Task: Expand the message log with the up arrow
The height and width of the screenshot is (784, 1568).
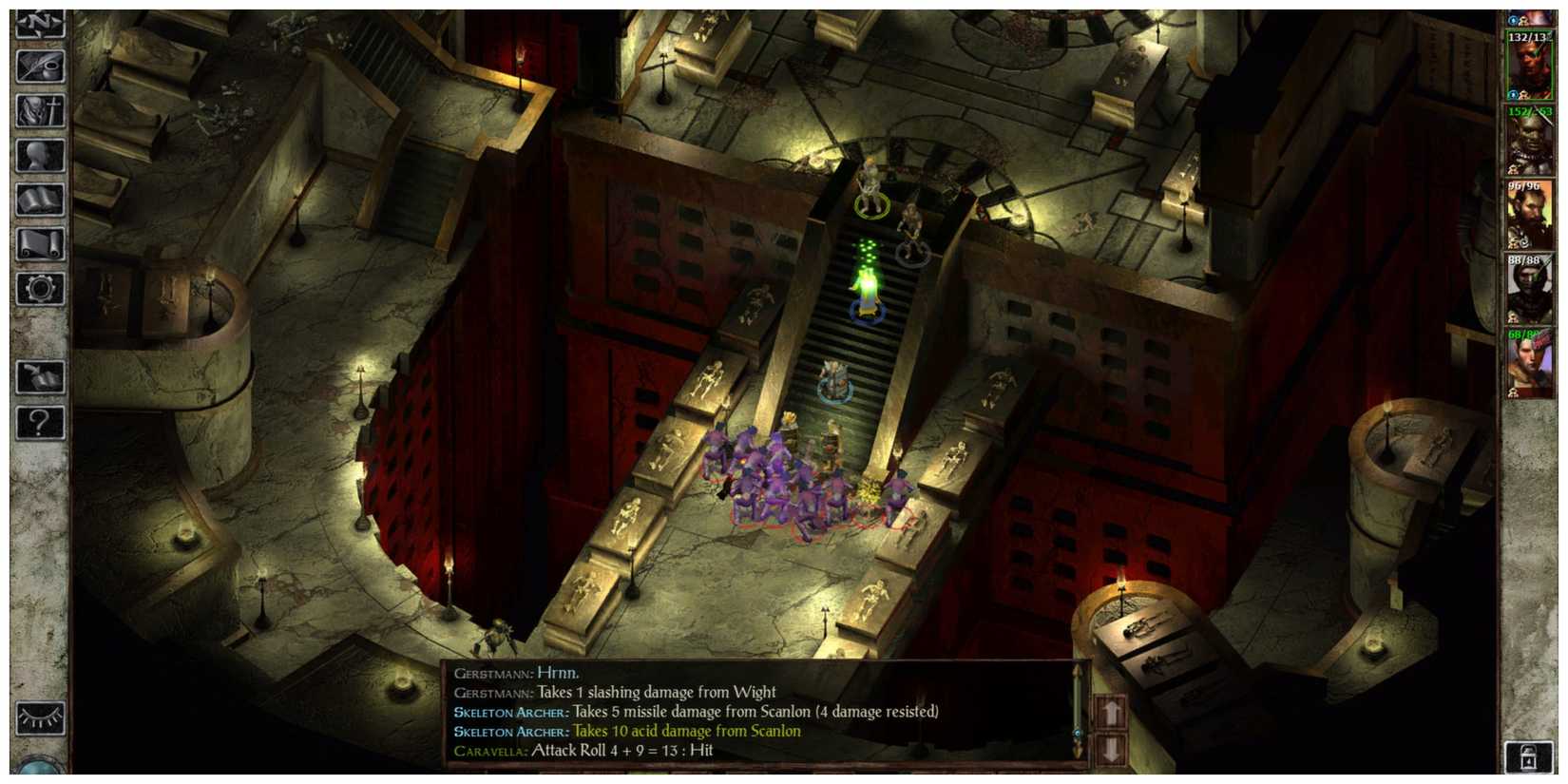Action: (1112, 712)
